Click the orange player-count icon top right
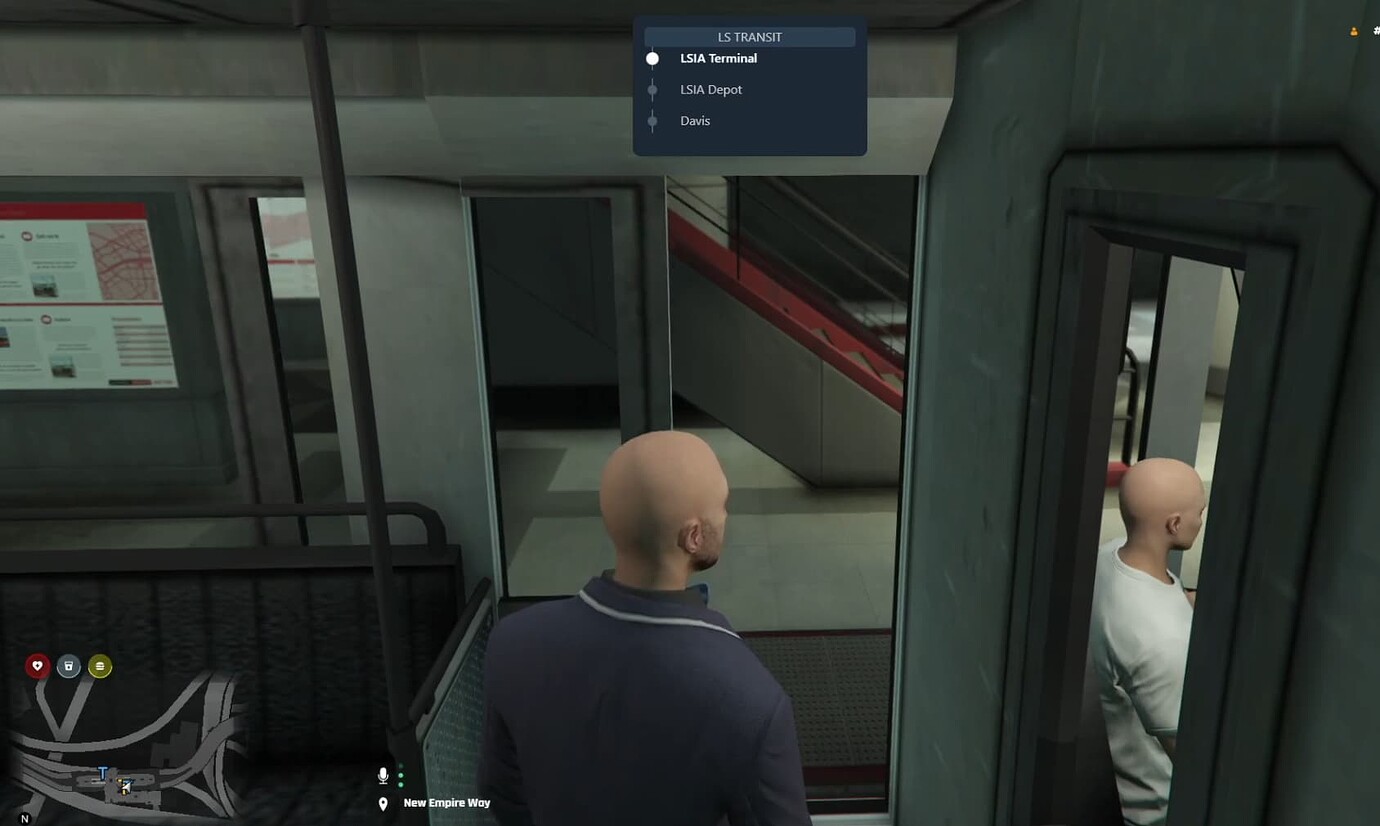This screenshot has width=1380, height=826. click(x=1353, y=31)
